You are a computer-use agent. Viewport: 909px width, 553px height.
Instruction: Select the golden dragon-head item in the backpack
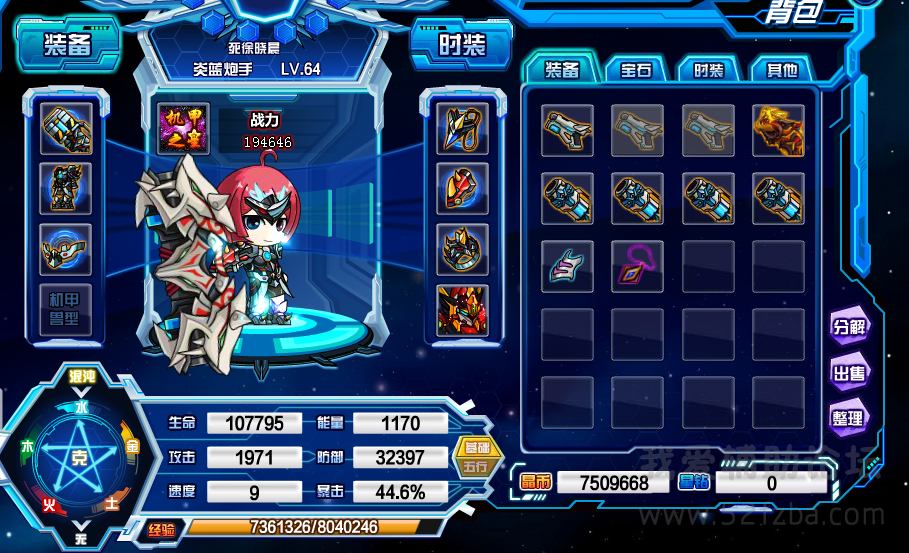pos(779,130)
